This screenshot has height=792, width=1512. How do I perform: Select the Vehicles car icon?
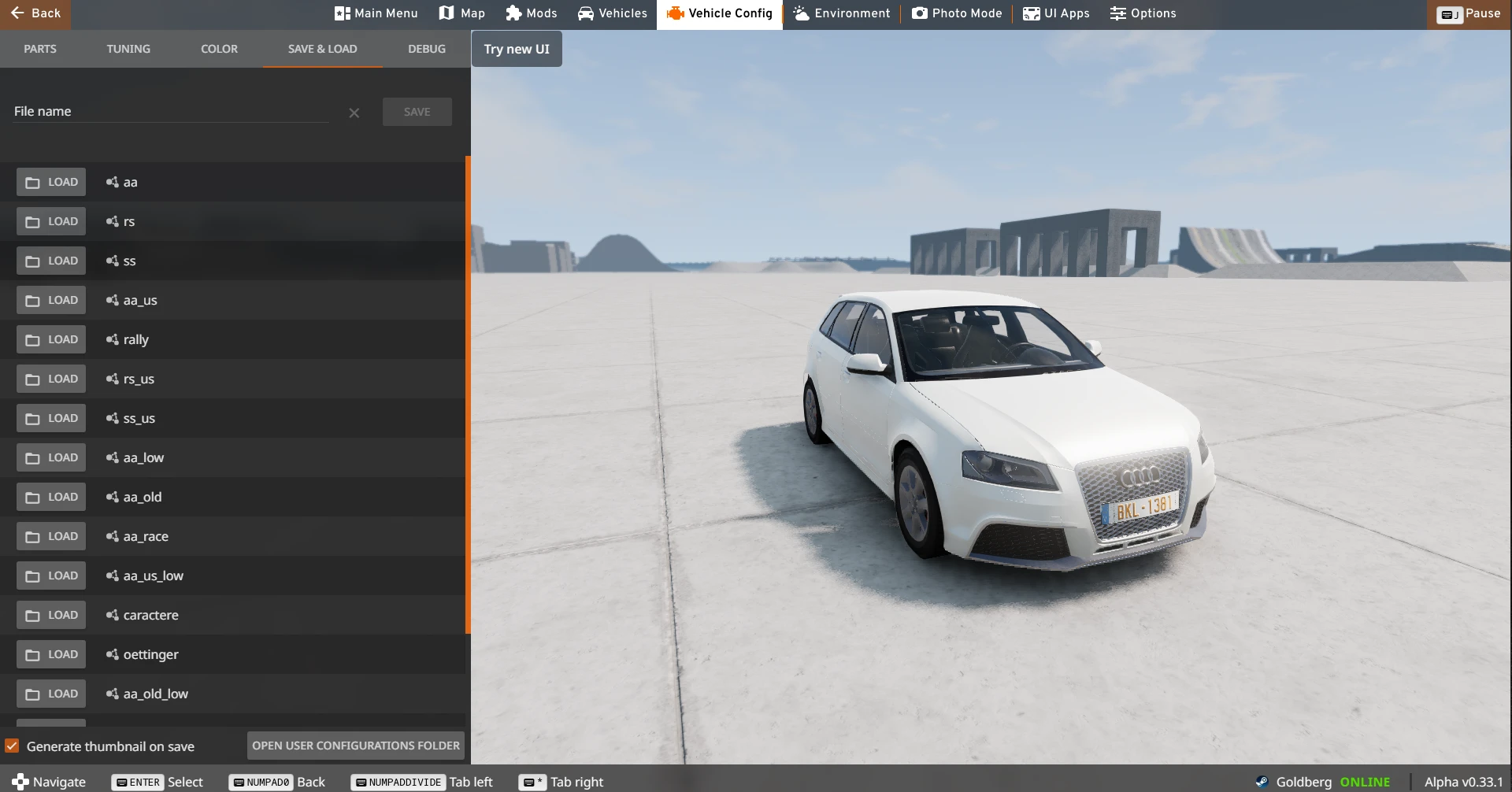[x=587, y=13]
